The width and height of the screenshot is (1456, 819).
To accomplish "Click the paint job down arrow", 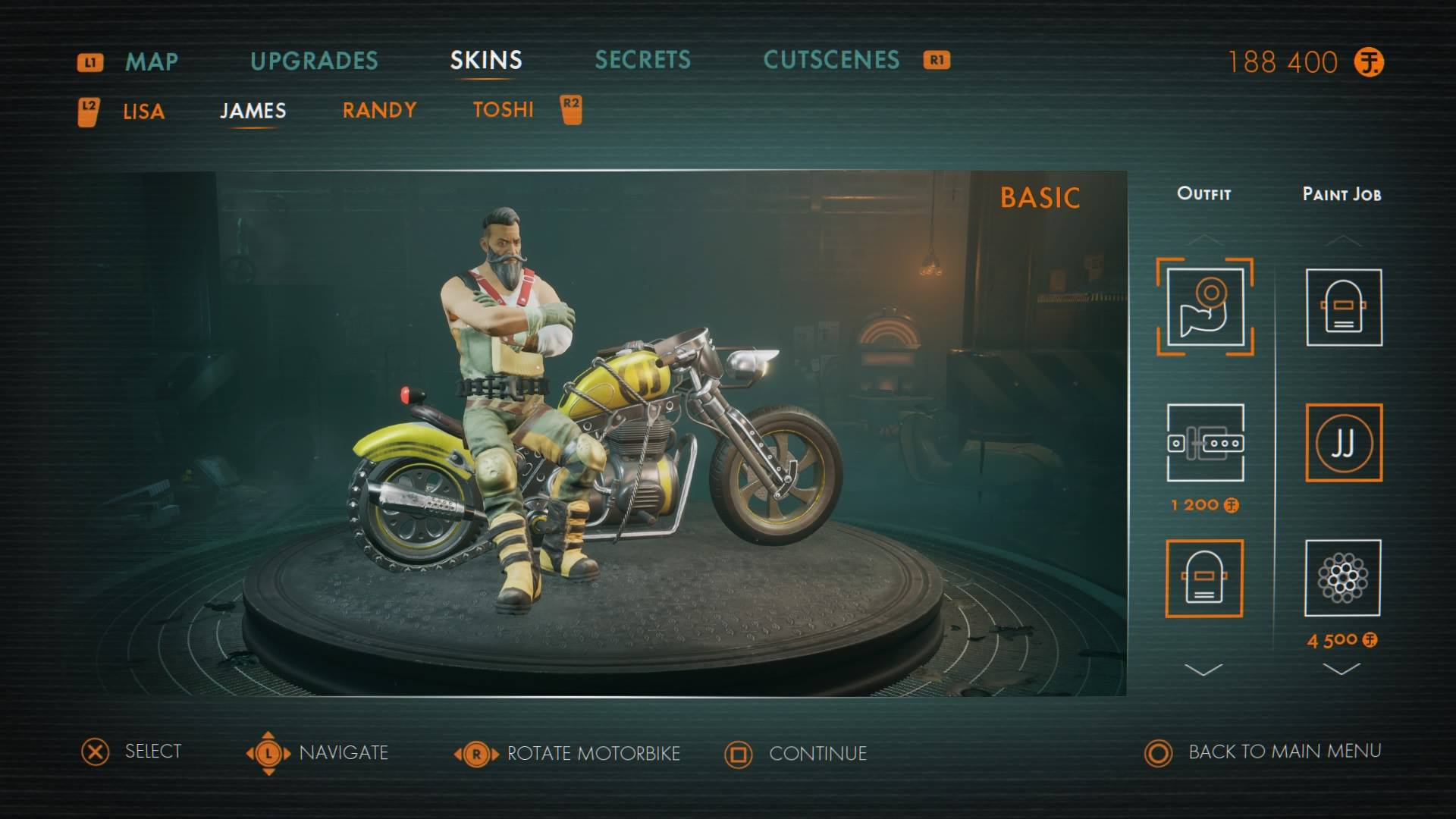I will pos(1341,669).
